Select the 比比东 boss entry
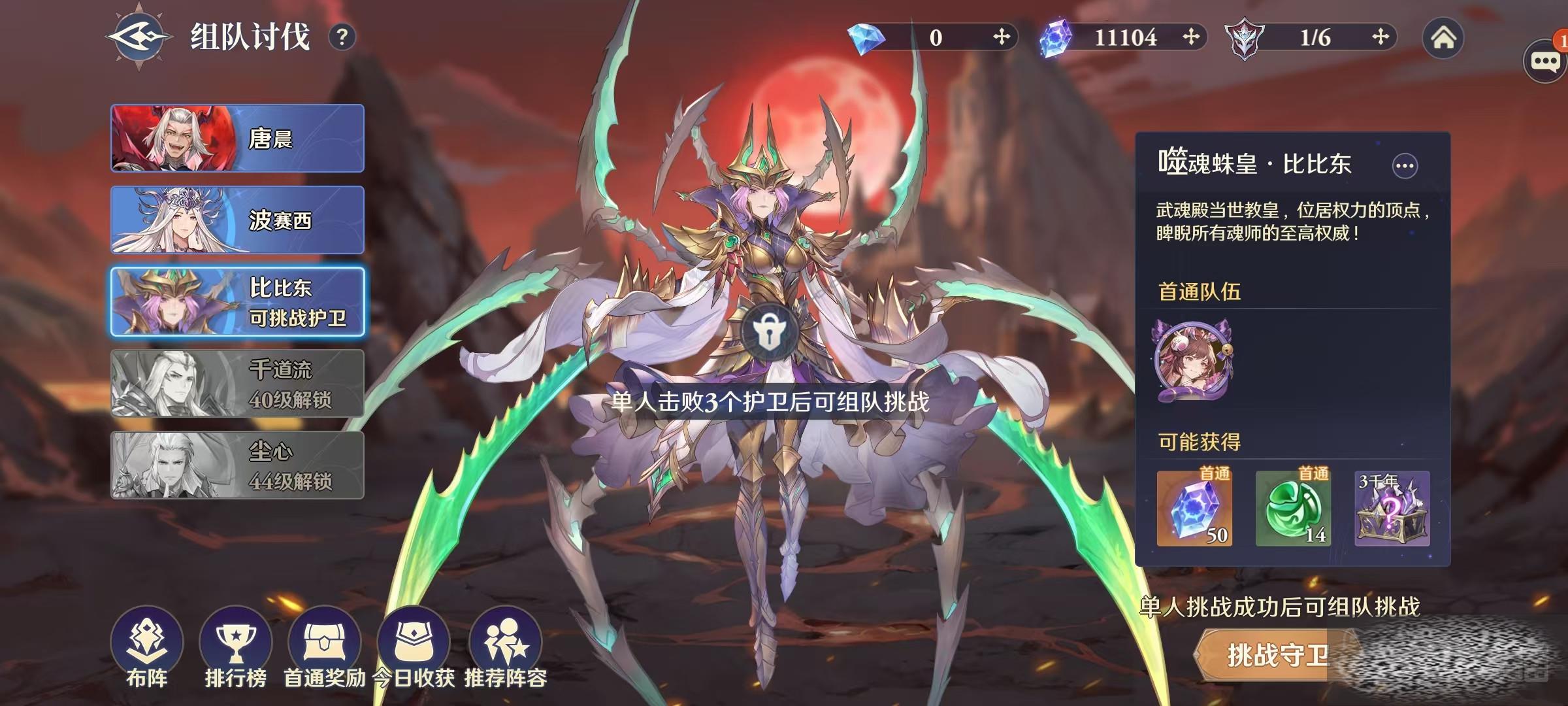 point(237,302)
